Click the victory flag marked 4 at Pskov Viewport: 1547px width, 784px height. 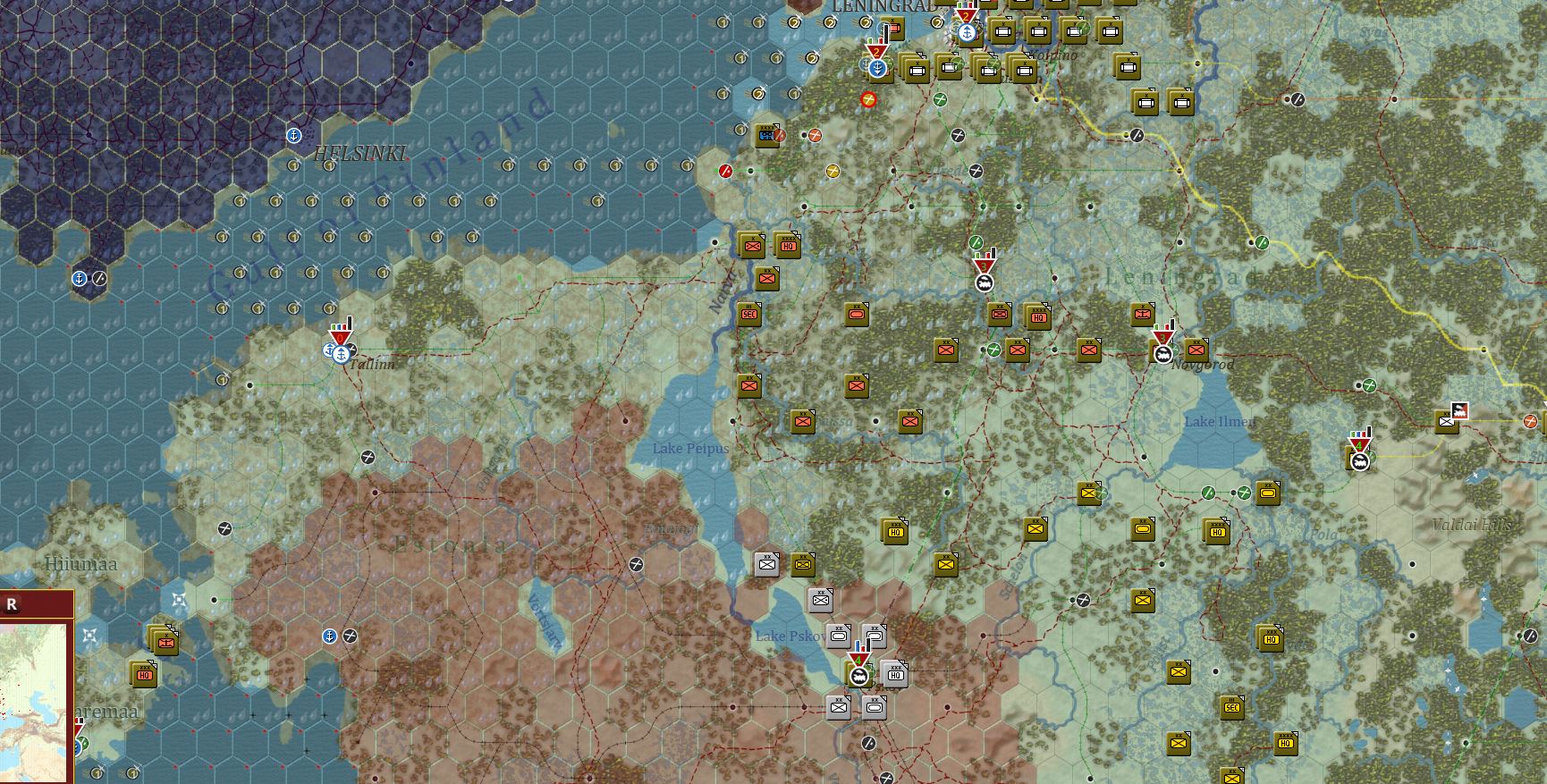[x=858, y=658]
